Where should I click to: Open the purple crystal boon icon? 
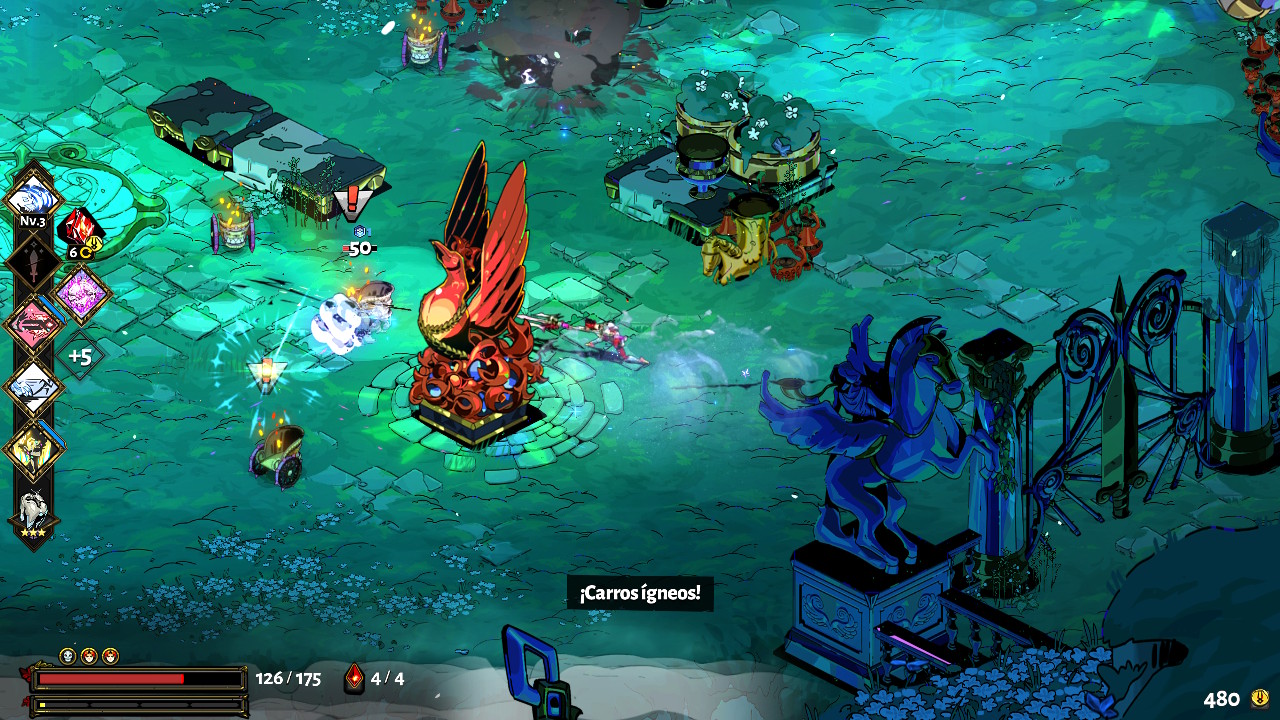click(80, 294)
